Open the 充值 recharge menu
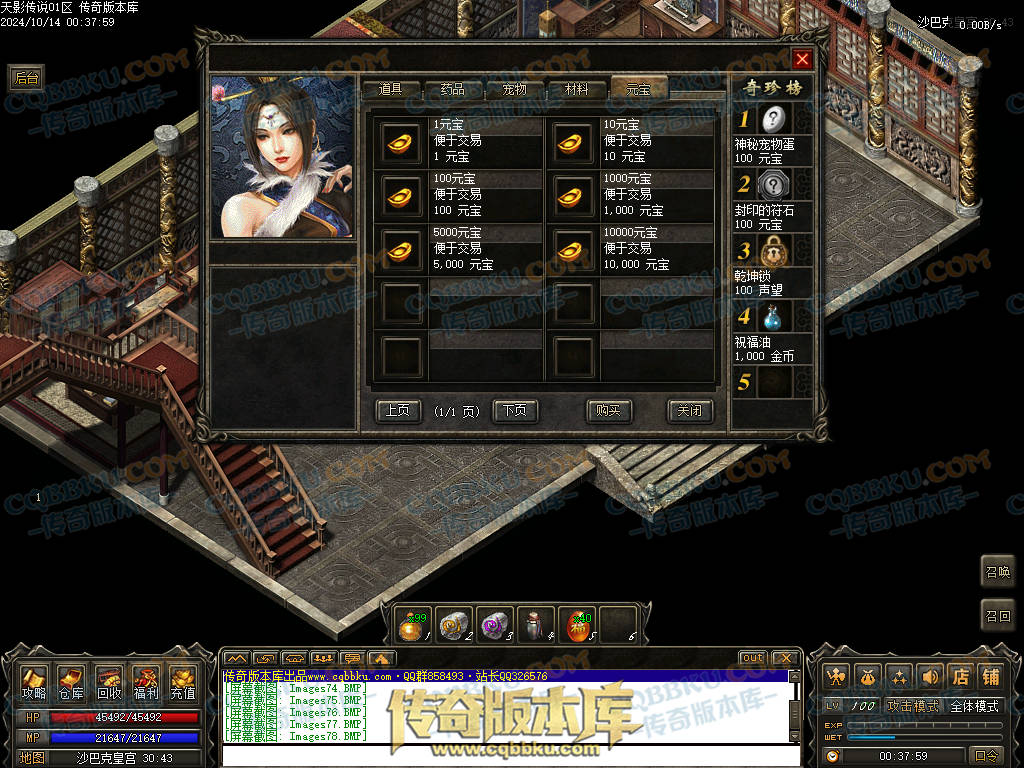This screenshot has width=1024, height=768. 182,682
